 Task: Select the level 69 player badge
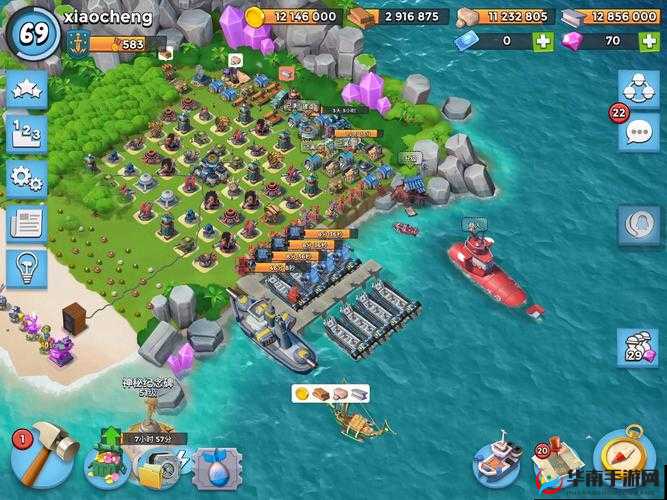[x=32, y=33]
